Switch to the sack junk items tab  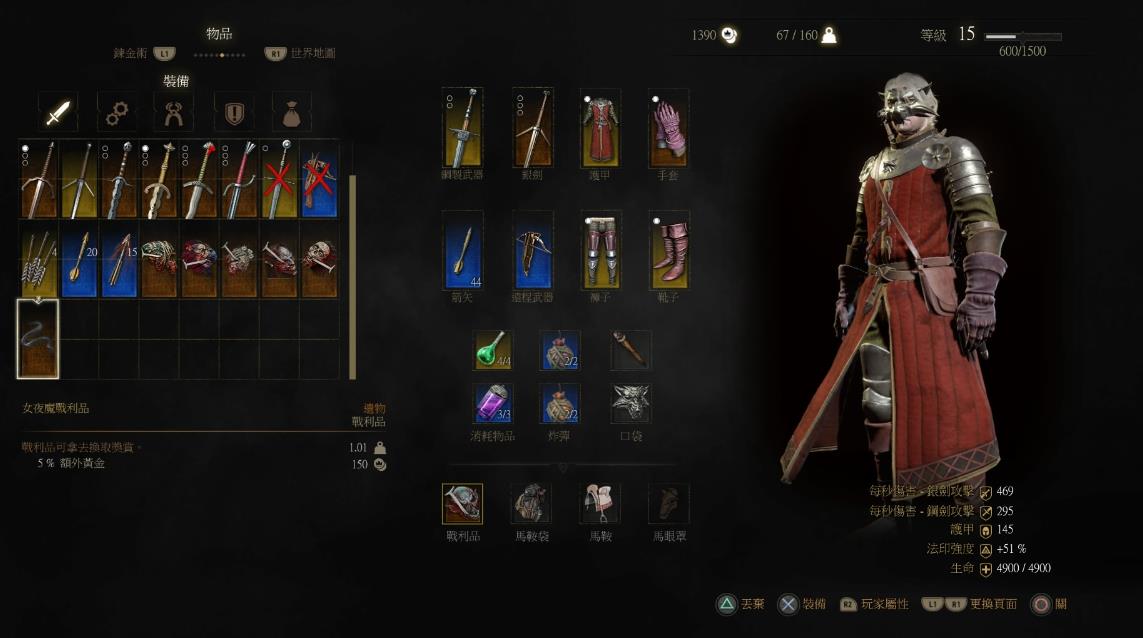click(x=291, y=113)
